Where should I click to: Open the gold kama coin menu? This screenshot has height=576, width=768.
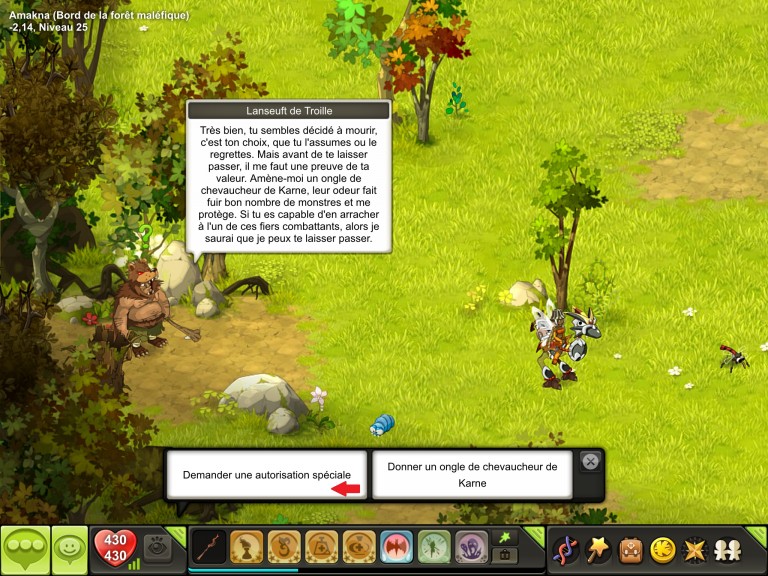pos(662,549)
